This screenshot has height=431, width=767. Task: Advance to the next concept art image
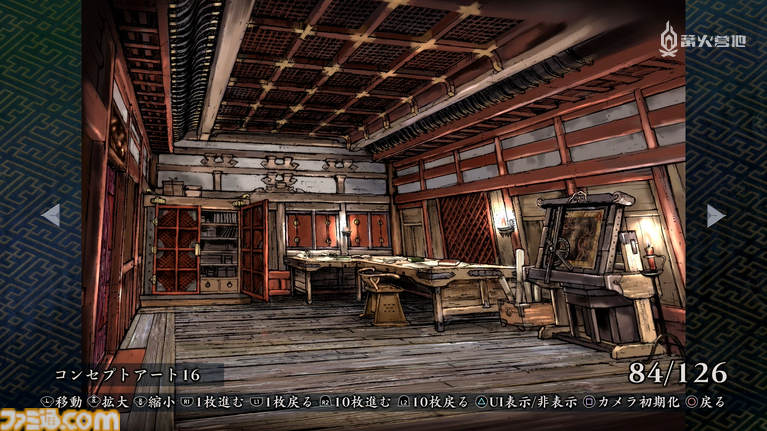point(716,215)
